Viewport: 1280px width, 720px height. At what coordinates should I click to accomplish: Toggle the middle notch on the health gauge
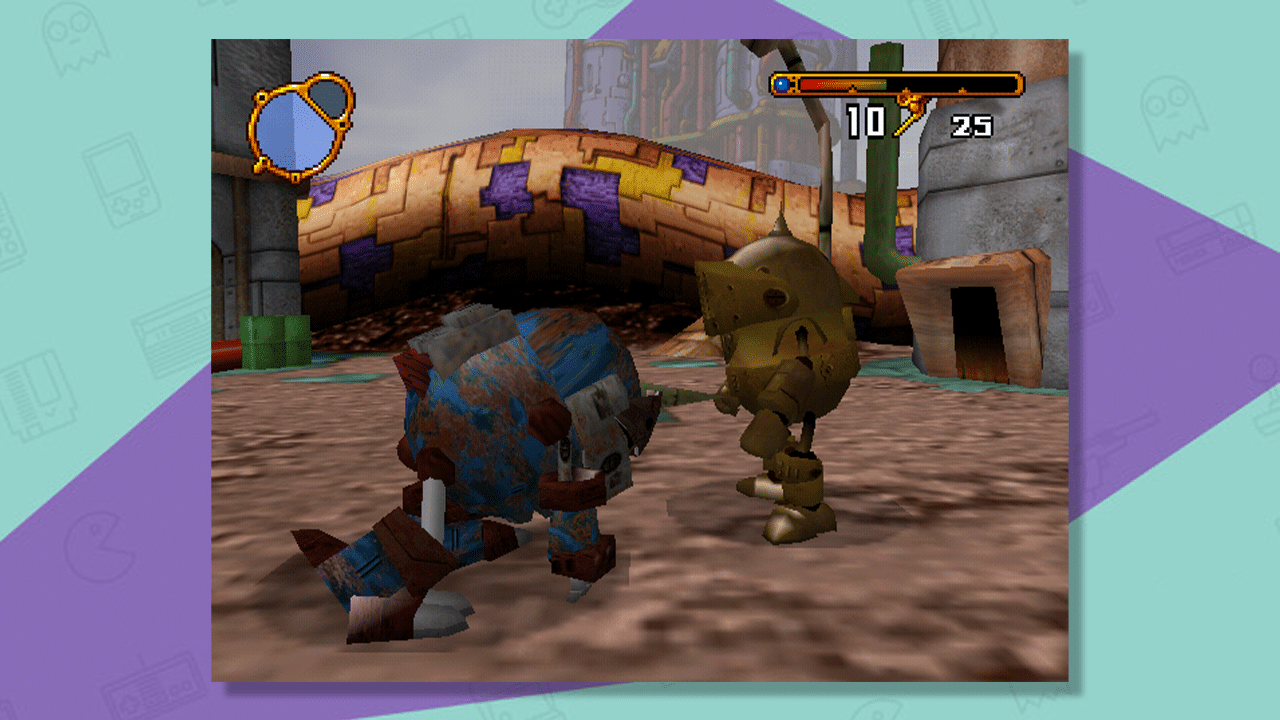click(905, 88)
